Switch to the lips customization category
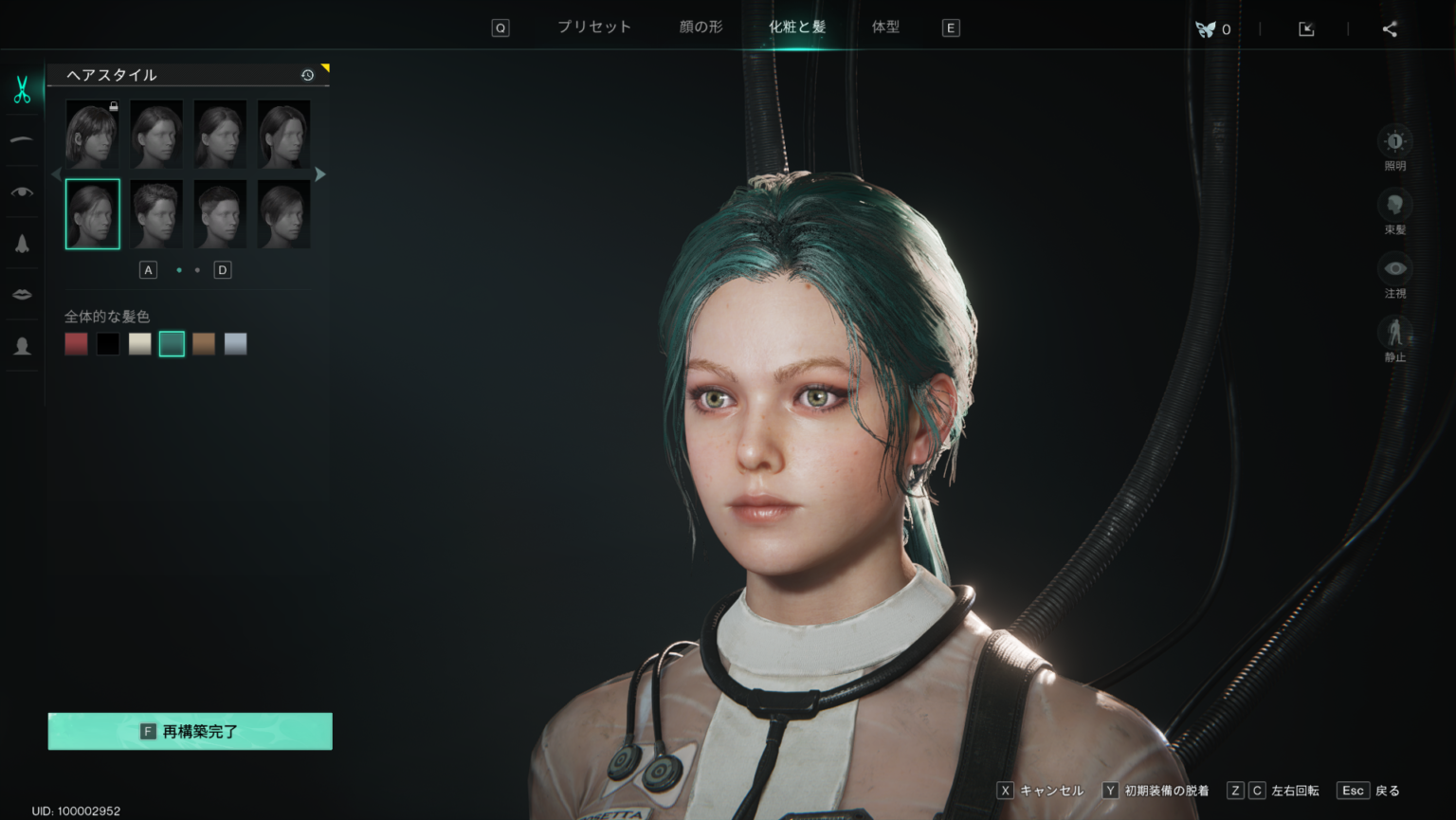This screenshot has height=820, width=1456. coord(22,294)
